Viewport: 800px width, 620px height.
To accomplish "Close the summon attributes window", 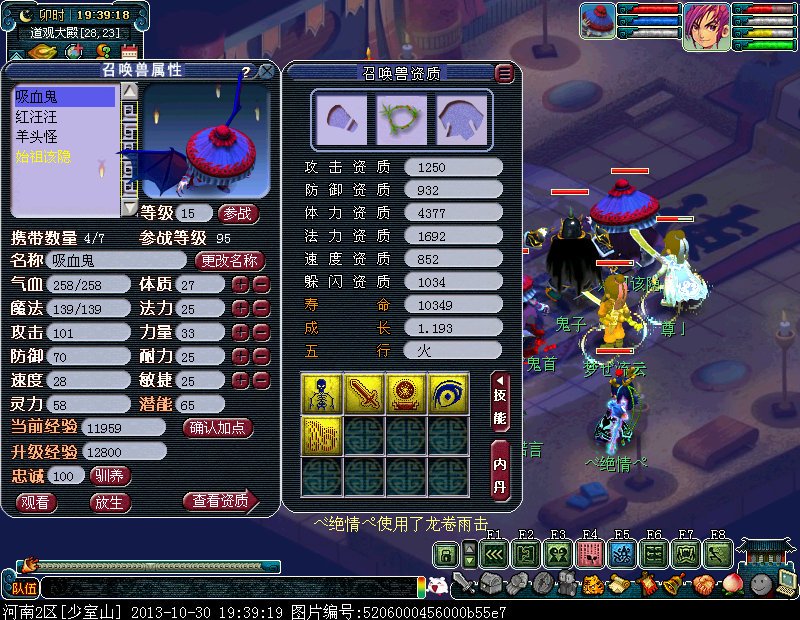I will coord(267,72).
